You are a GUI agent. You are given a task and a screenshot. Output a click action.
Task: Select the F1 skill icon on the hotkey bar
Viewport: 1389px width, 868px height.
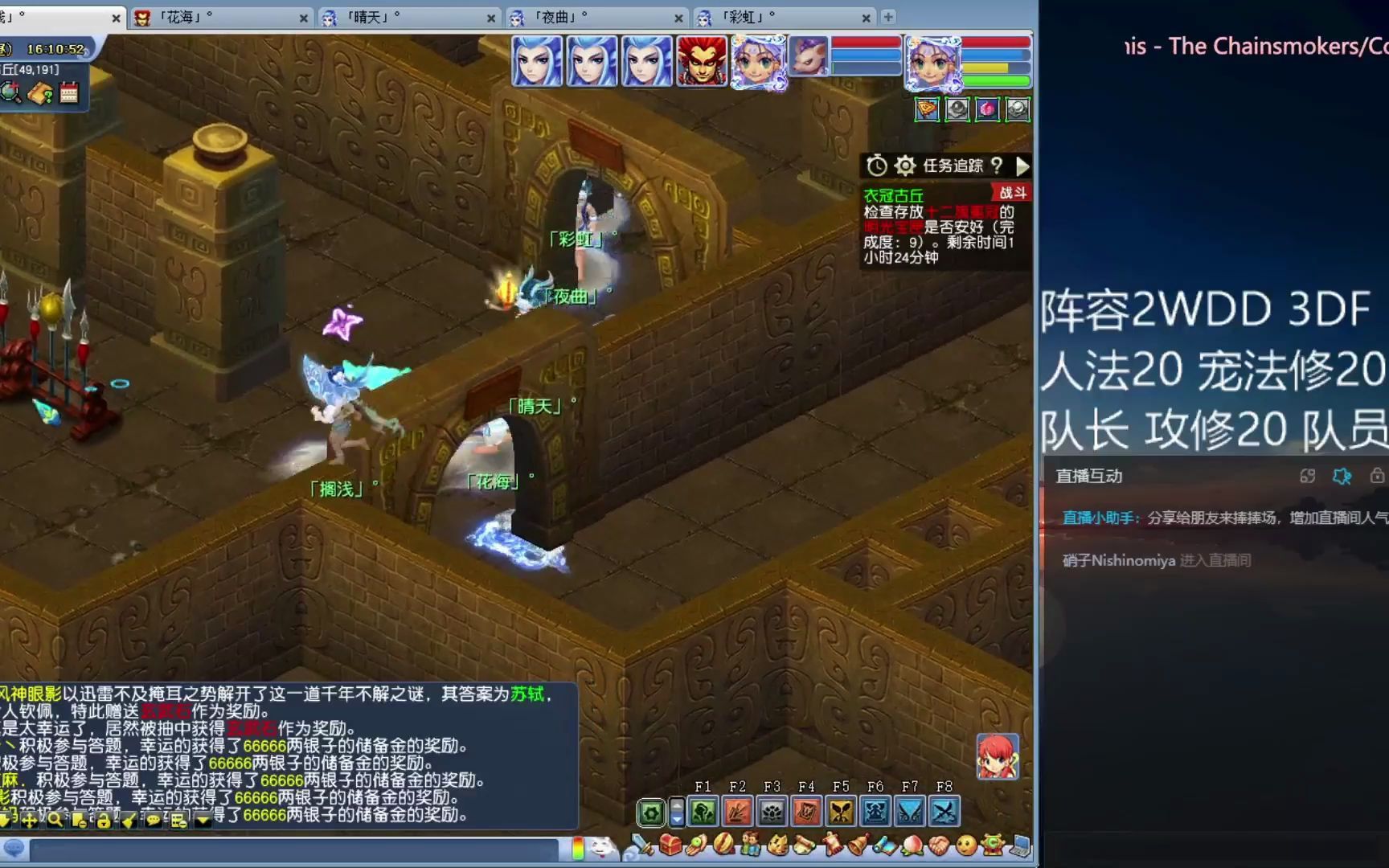[x=703, y=812]
